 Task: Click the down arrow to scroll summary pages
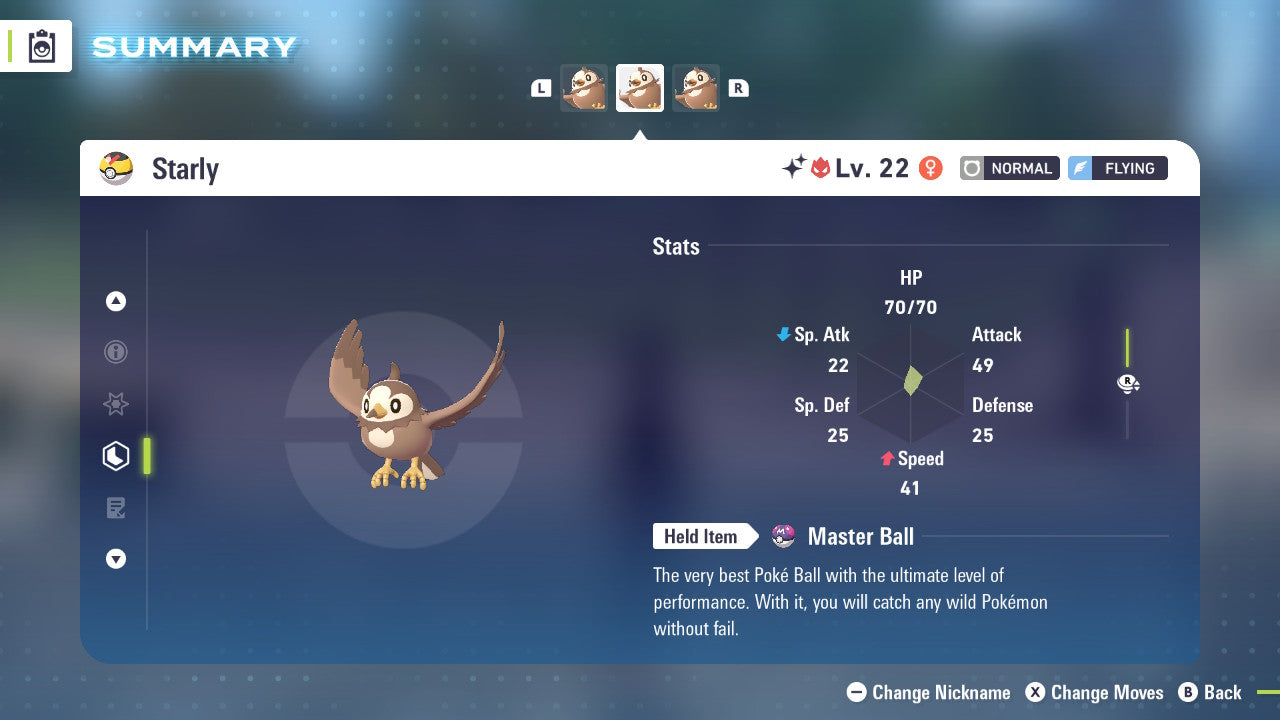coord(115,559)
